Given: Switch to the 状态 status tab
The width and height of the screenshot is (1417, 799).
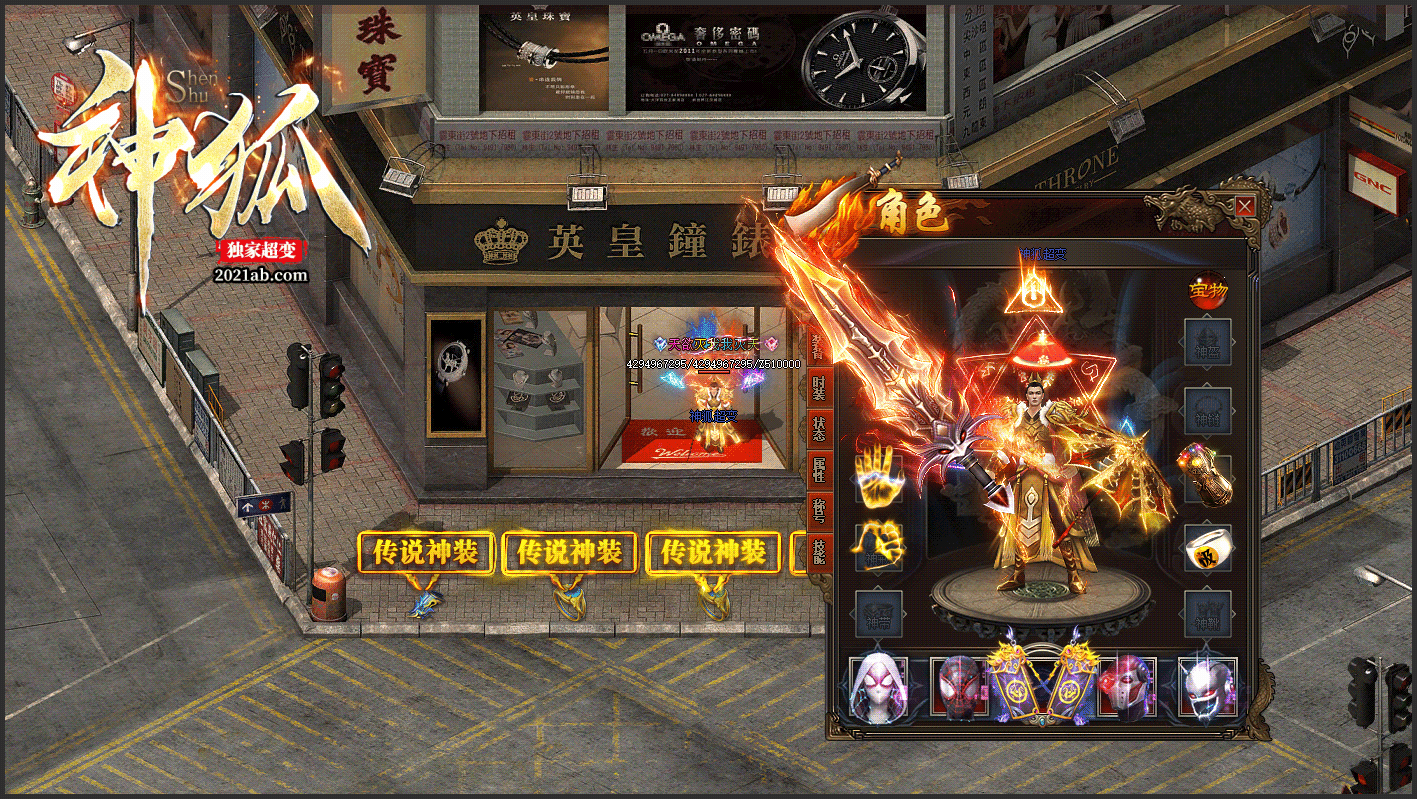Looking at the screenshot, I should 819,428.
